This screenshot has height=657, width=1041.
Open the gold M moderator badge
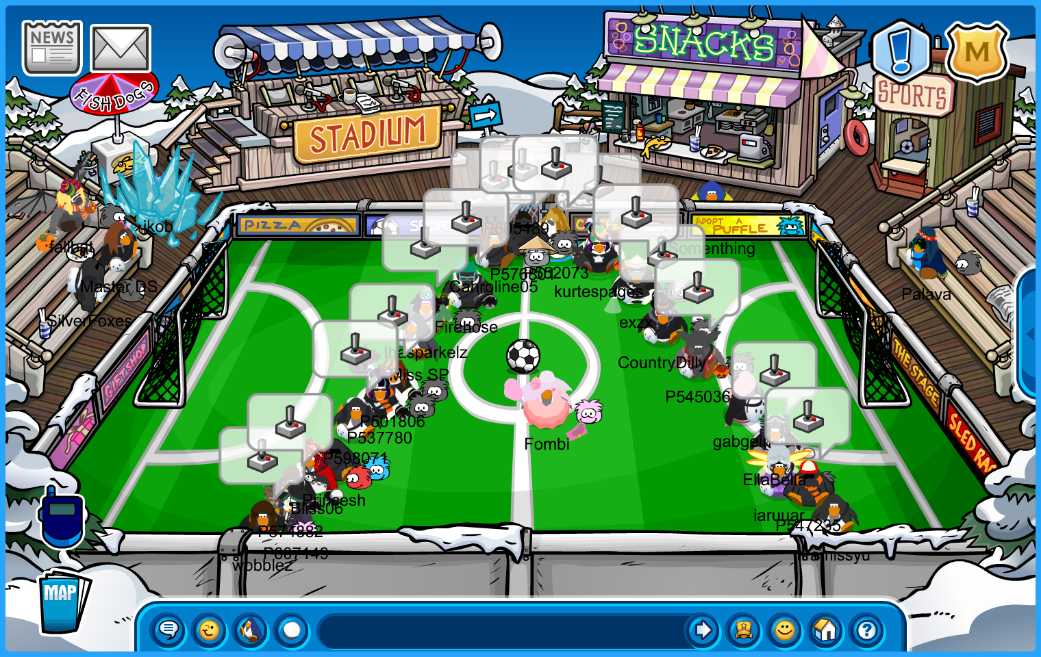click(976, 52)
